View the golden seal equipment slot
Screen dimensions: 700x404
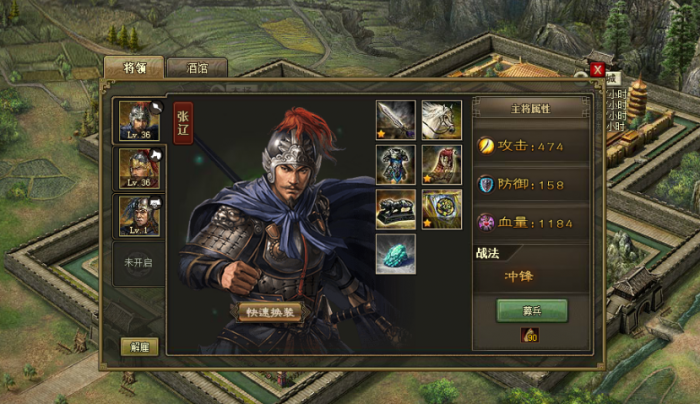[x=441, y=209]
